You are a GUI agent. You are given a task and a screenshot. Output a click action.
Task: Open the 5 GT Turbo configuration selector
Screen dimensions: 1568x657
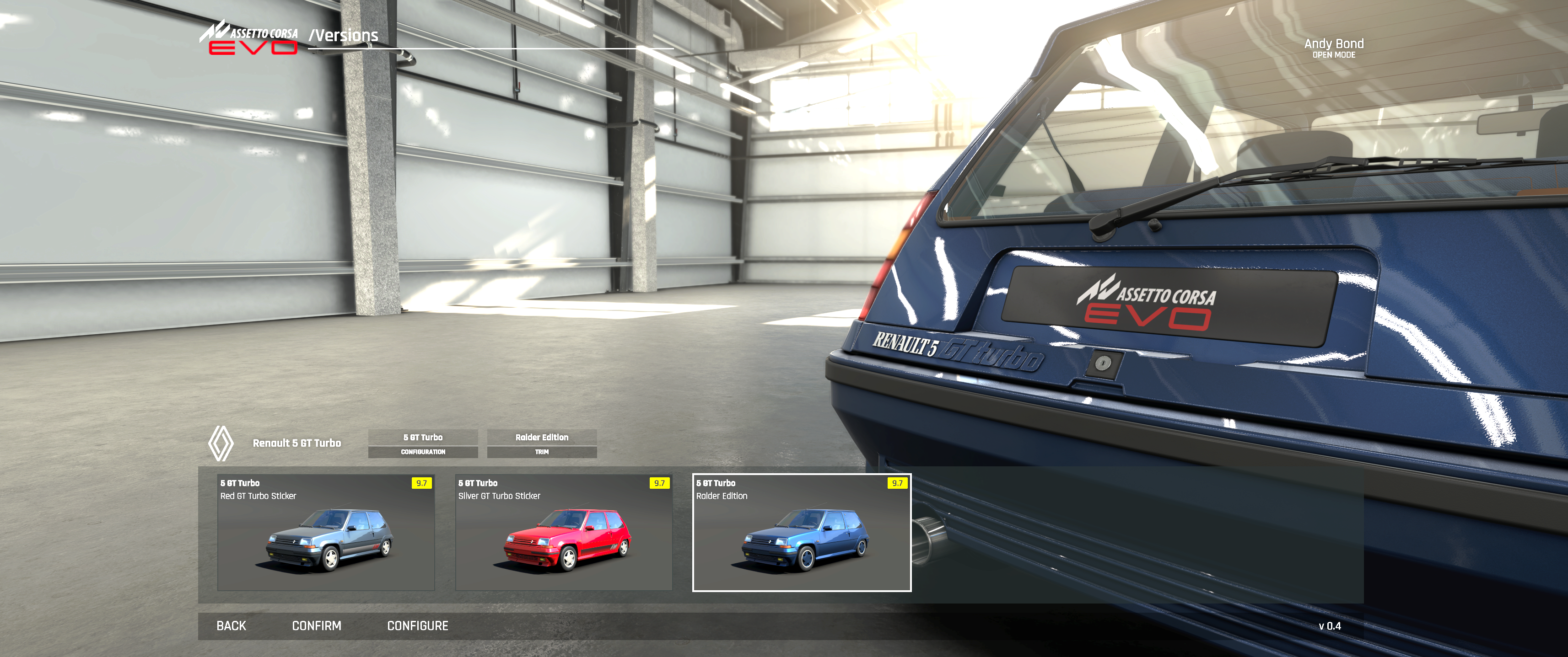[422, 443]
